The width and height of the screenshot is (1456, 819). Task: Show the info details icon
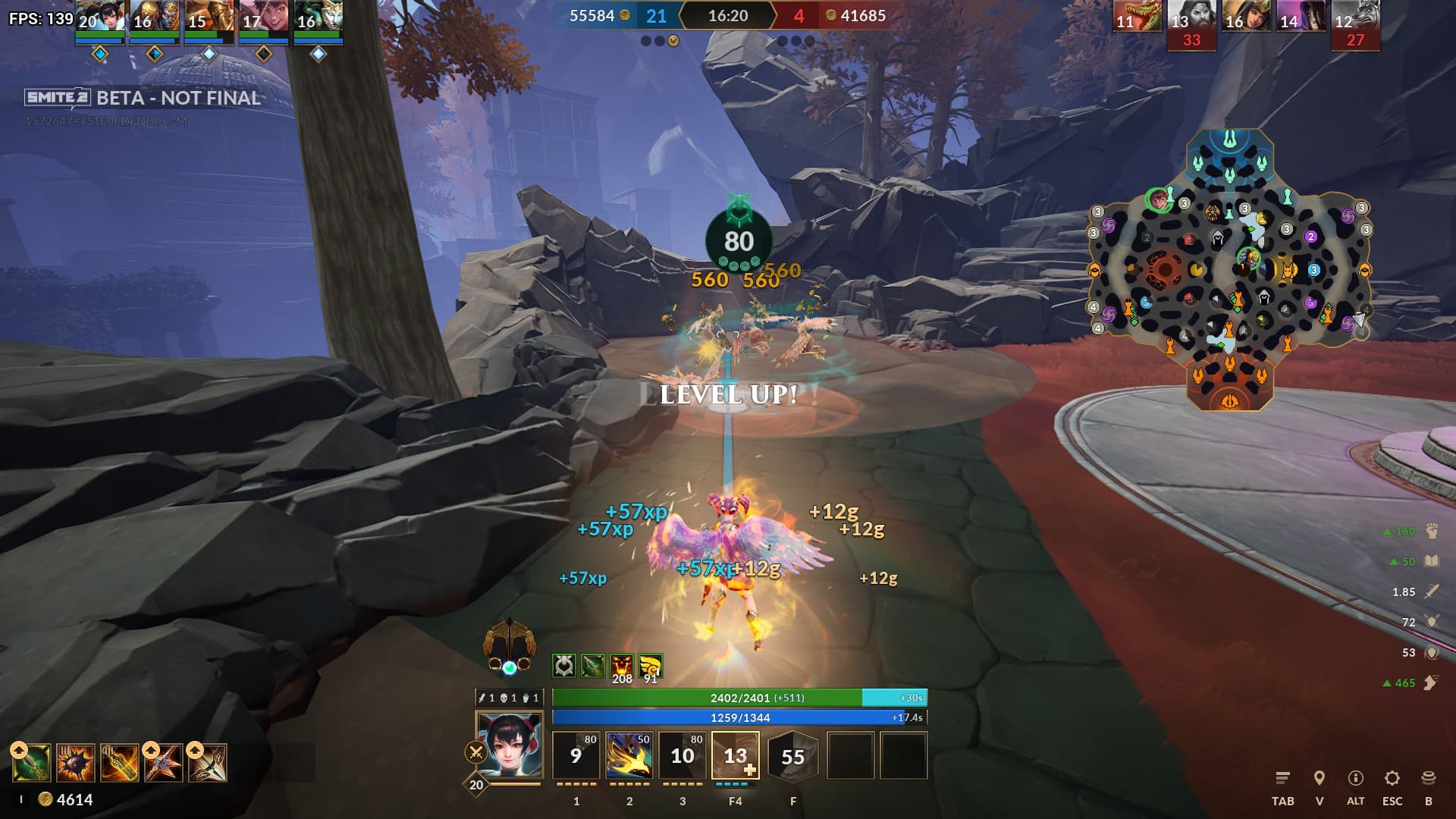[x=1355, y=778]
